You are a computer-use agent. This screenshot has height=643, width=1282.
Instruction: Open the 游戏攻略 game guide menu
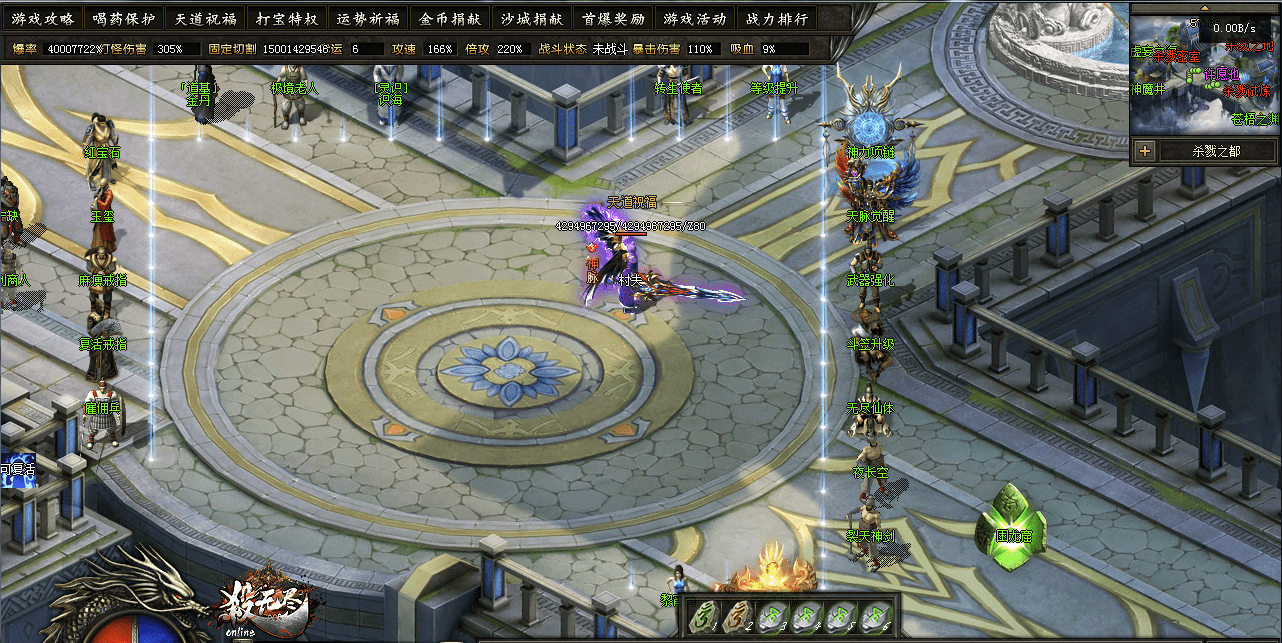pyautogui.click(x=43, y=19)
